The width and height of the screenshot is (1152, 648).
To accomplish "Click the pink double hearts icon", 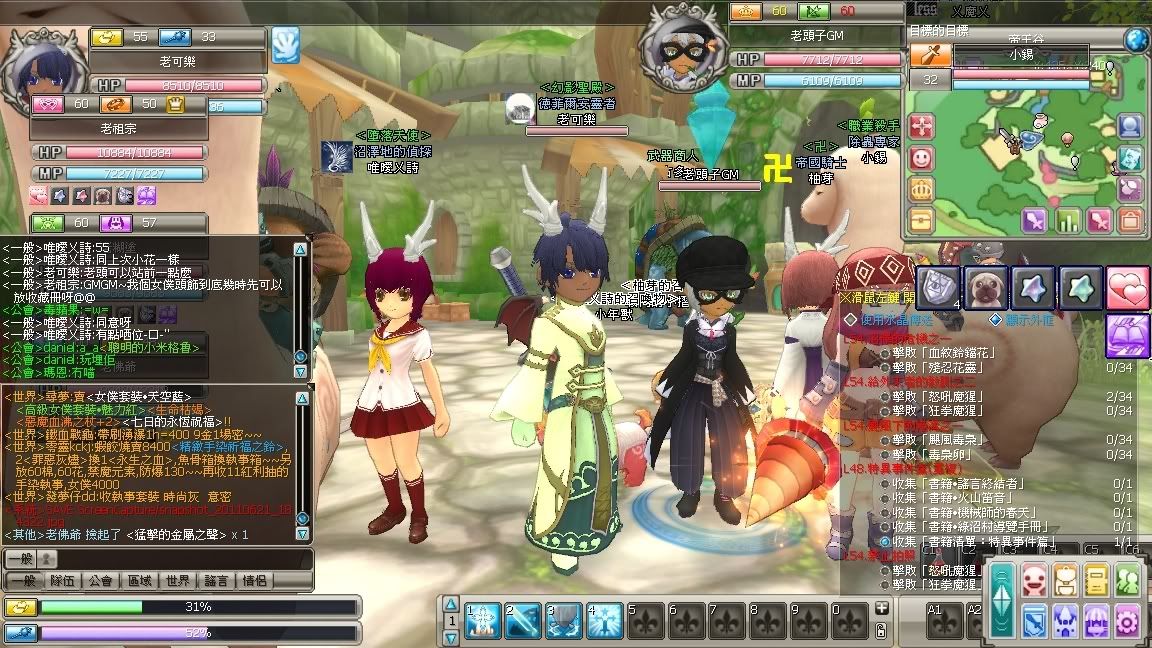I will 1127,288.
